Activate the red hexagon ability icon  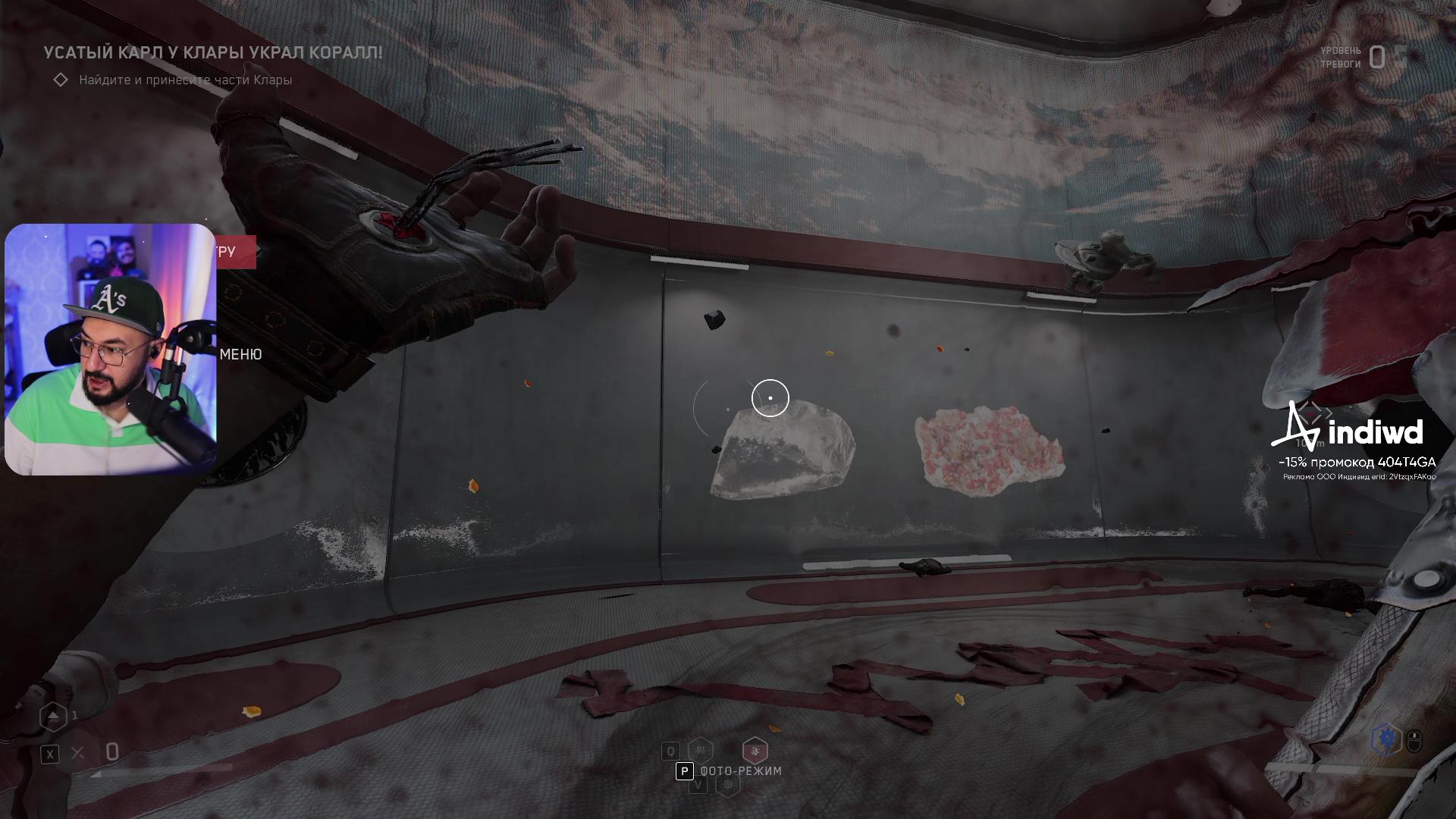tap(755, 751)
